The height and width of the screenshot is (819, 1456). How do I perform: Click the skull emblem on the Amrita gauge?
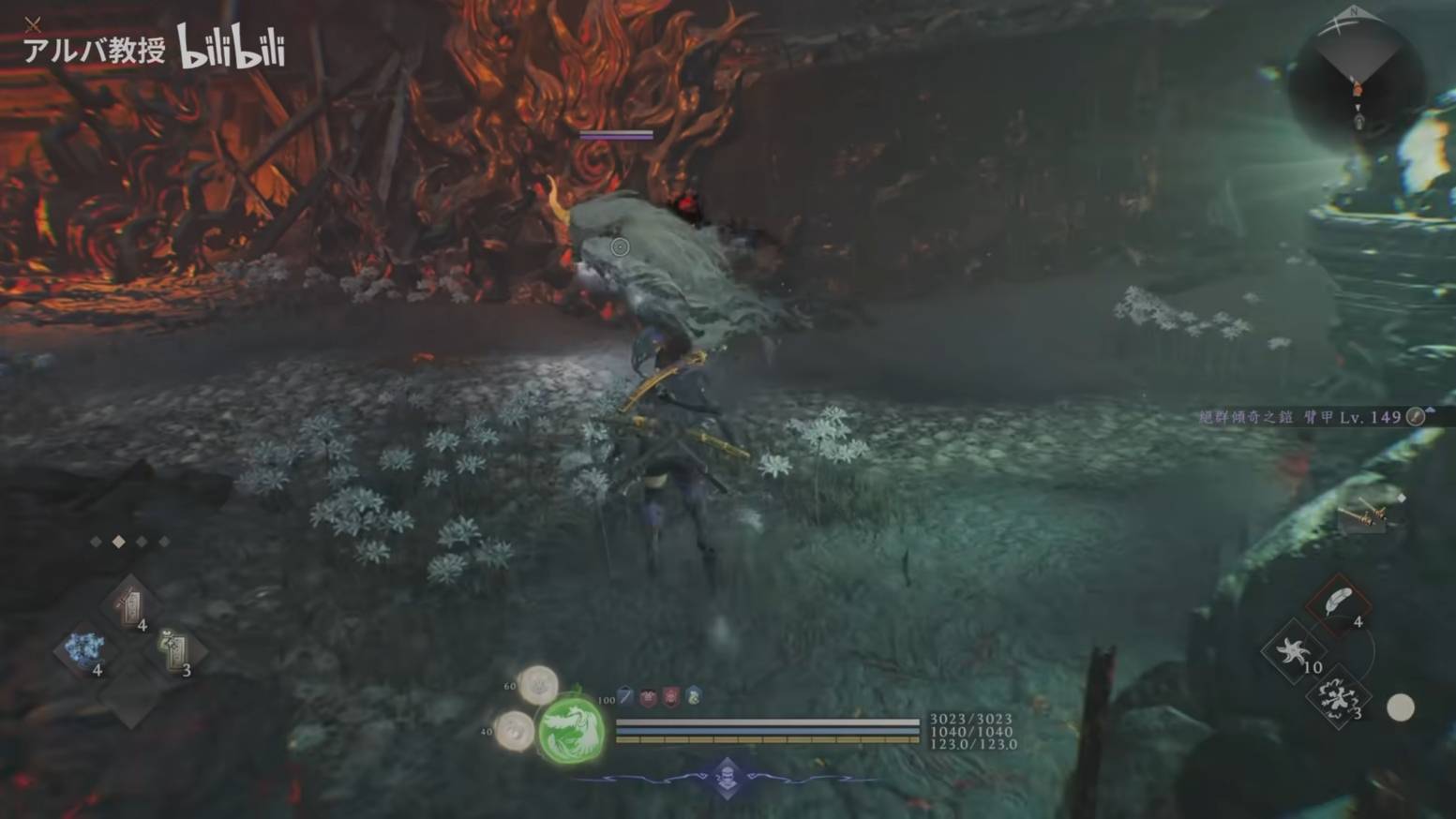click(x=727, y=777)
